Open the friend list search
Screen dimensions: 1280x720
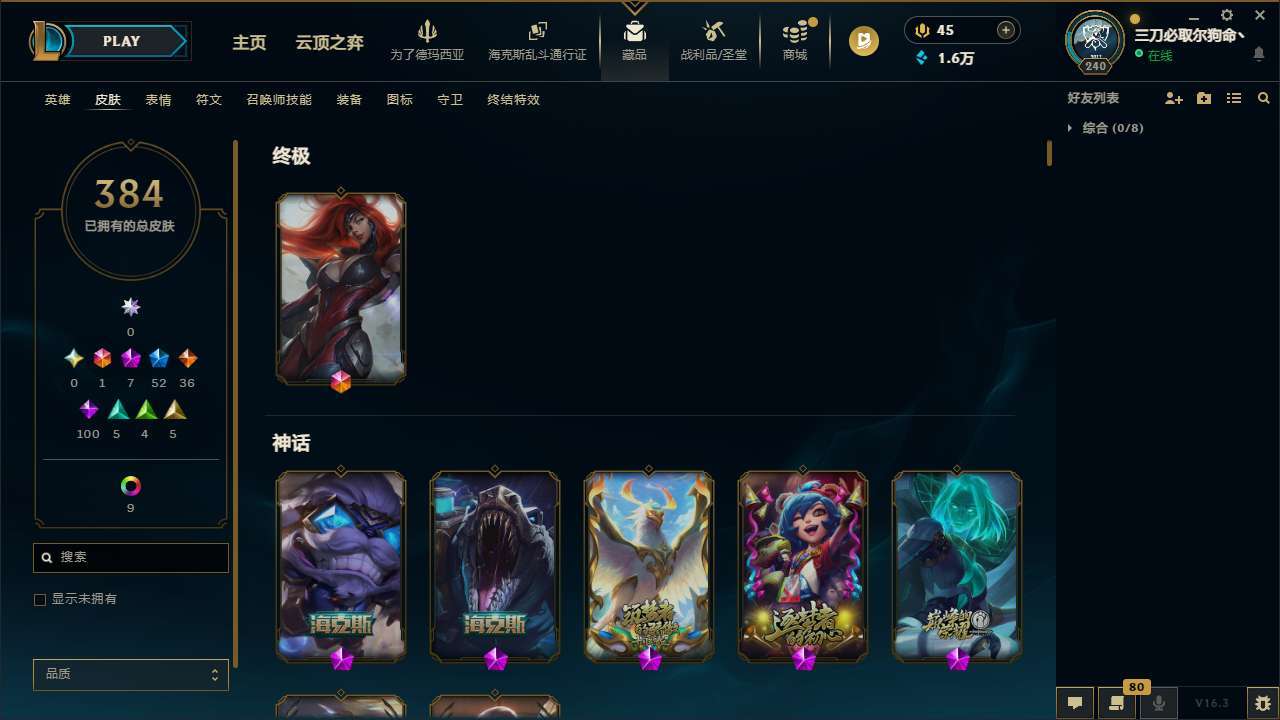1263,96
